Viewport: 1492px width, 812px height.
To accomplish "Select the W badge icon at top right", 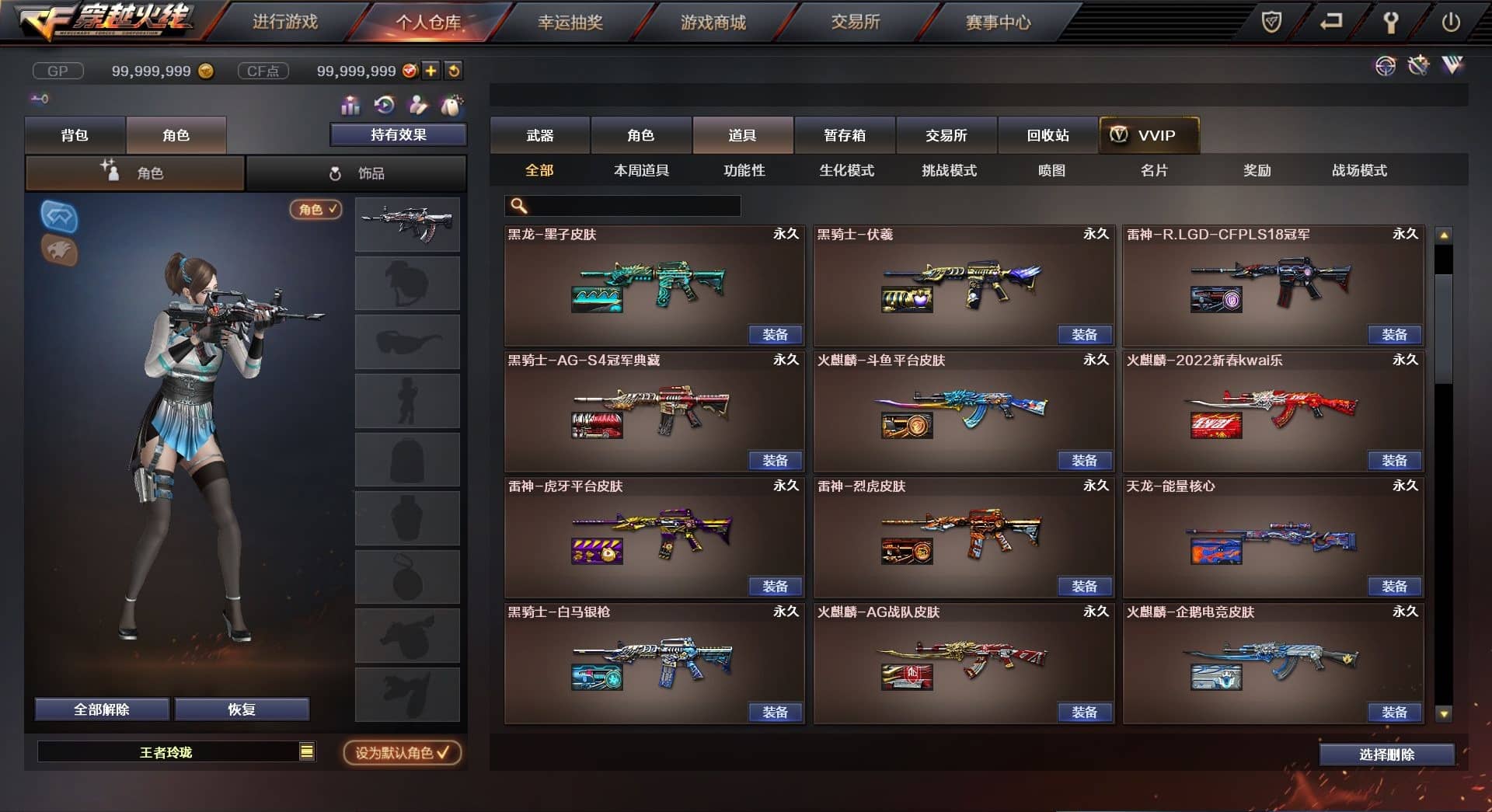I will [1455, 66].
